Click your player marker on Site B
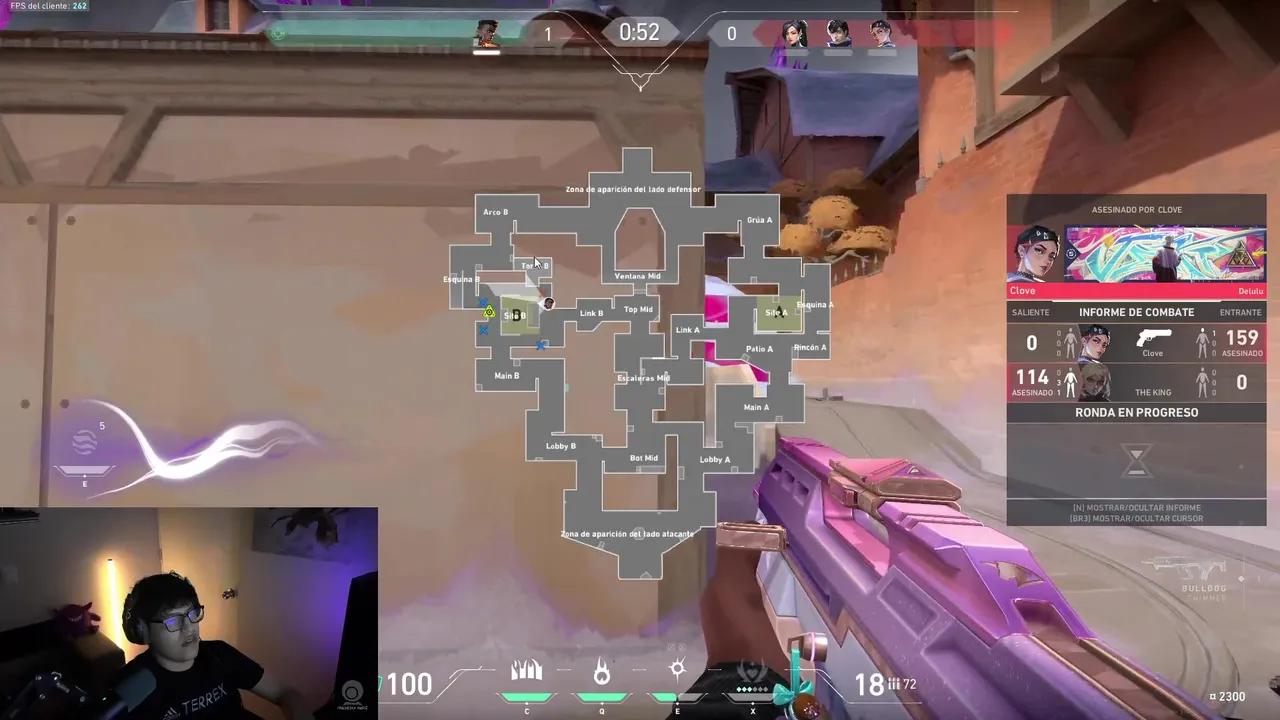This screenshot has width=1280, height=720. click(x=548, y=303)
